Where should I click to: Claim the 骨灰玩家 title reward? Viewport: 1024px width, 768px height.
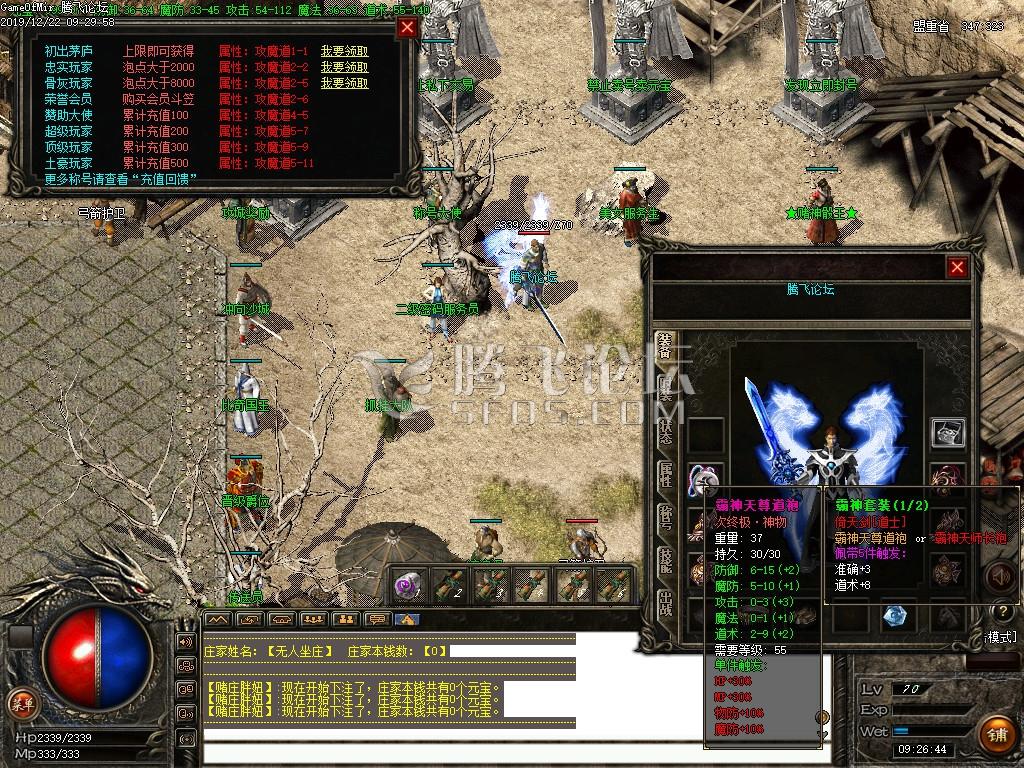click(x=344, y=83)
